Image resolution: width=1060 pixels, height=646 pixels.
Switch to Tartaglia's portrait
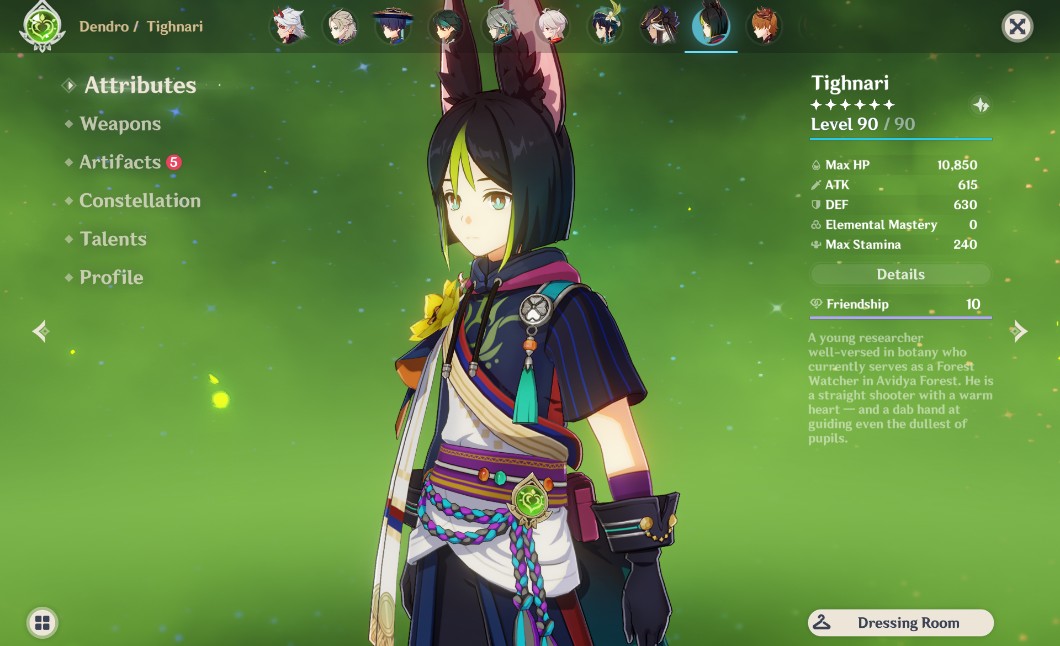click(x=765, y=27)
